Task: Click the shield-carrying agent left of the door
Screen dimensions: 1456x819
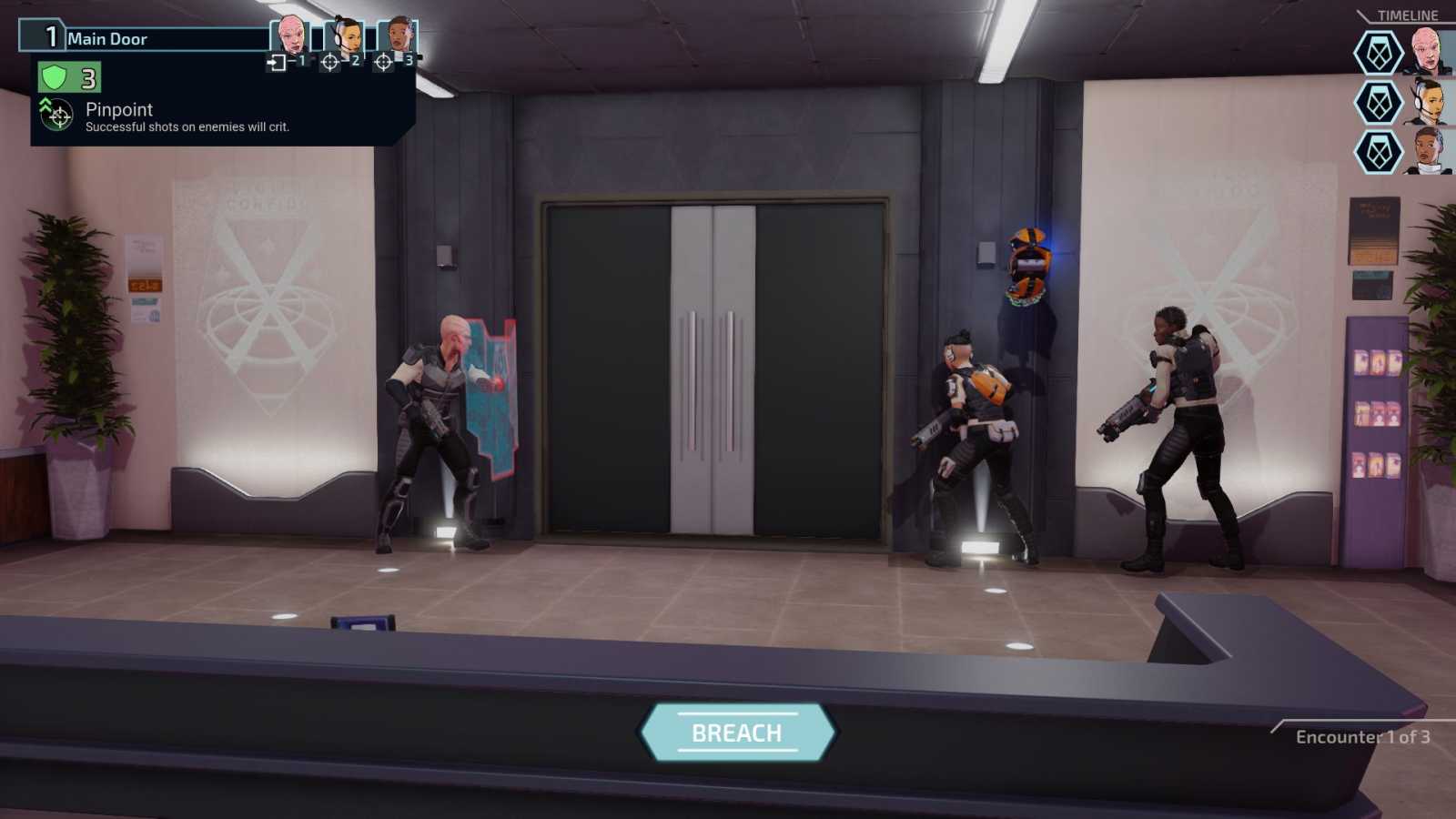Action: click(x=437, y=419)
